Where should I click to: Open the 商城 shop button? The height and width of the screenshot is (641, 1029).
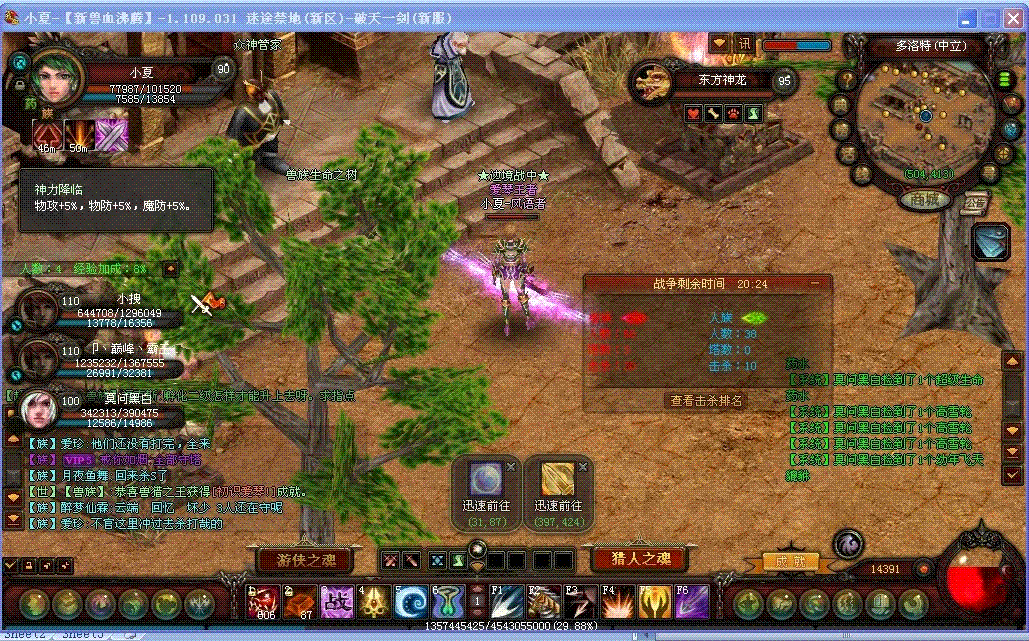924,199
